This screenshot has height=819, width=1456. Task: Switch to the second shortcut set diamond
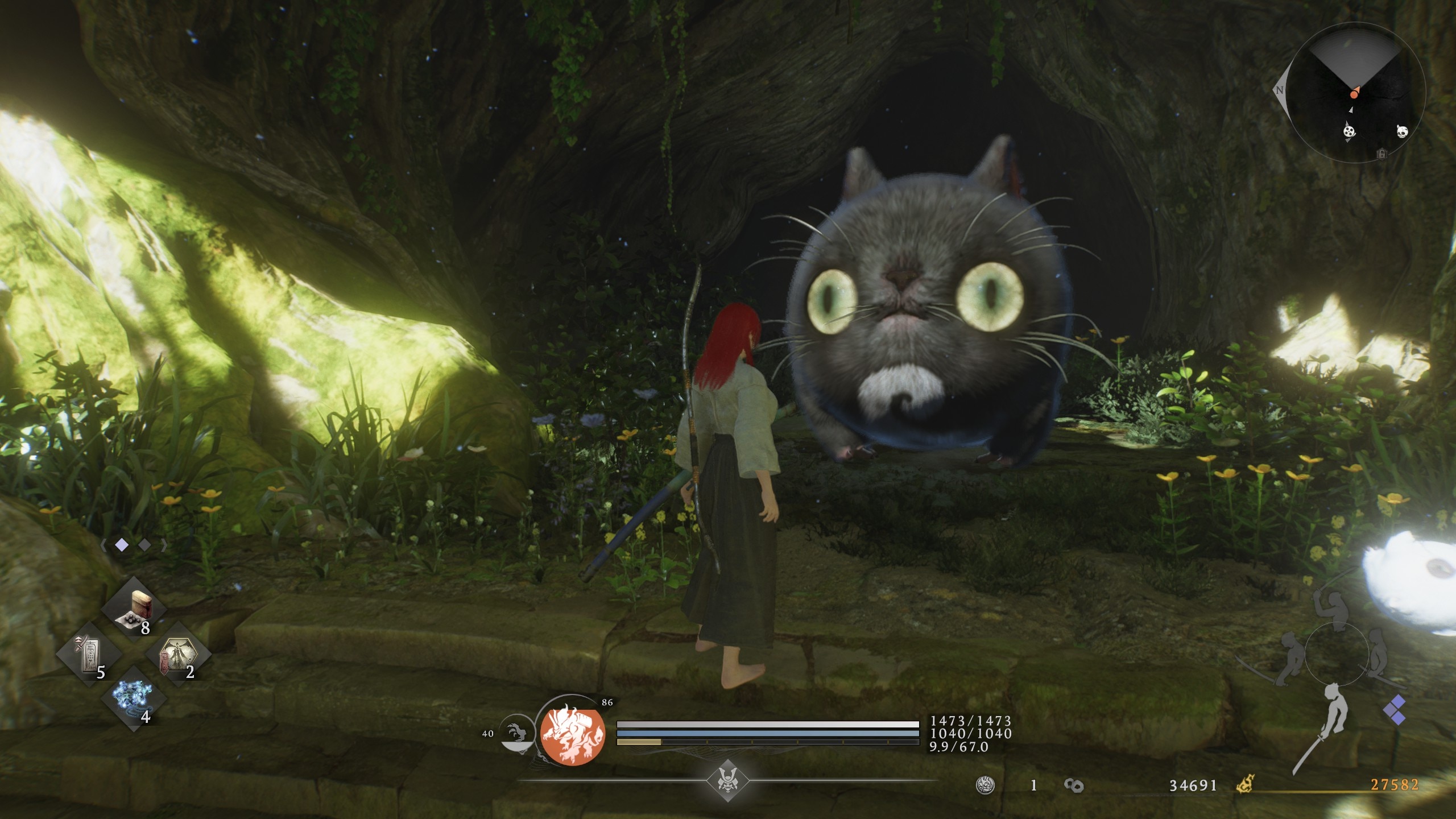pyautogui.click(x=144, y=545)
